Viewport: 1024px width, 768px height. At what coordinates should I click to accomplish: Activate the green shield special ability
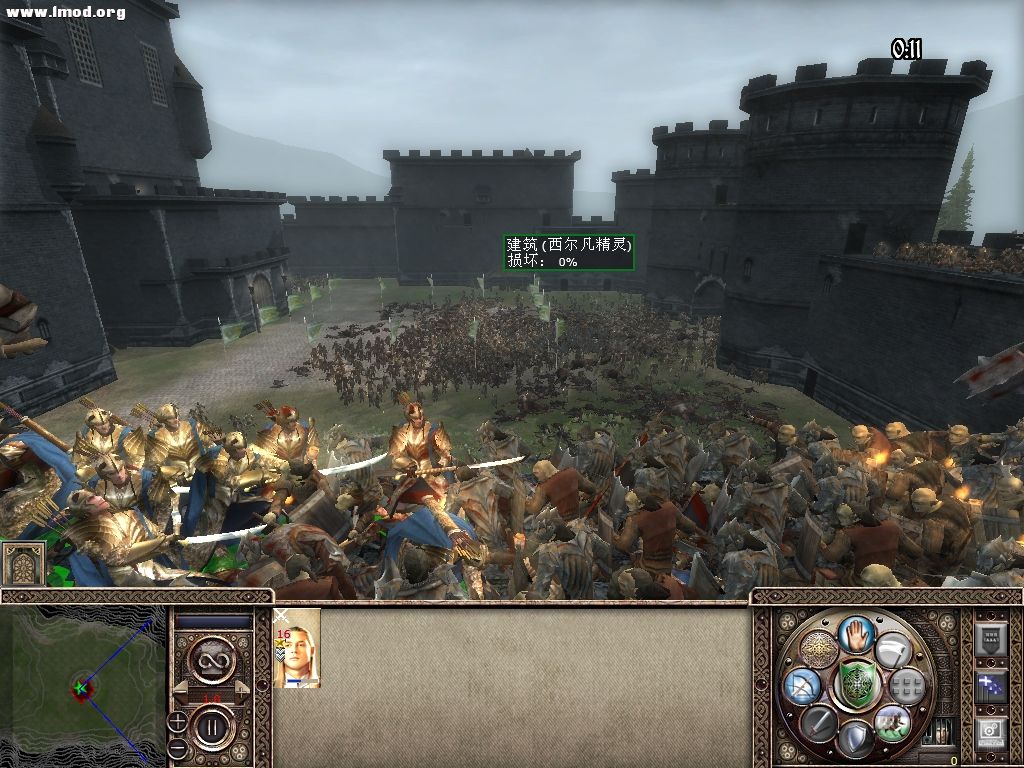pyautogui.click(x=856, y=685)
